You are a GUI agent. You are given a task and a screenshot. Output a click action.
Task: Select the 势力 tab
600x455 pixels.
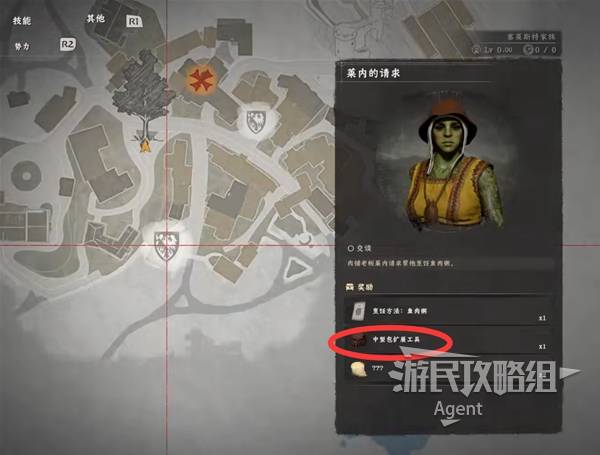coord(23,46)
